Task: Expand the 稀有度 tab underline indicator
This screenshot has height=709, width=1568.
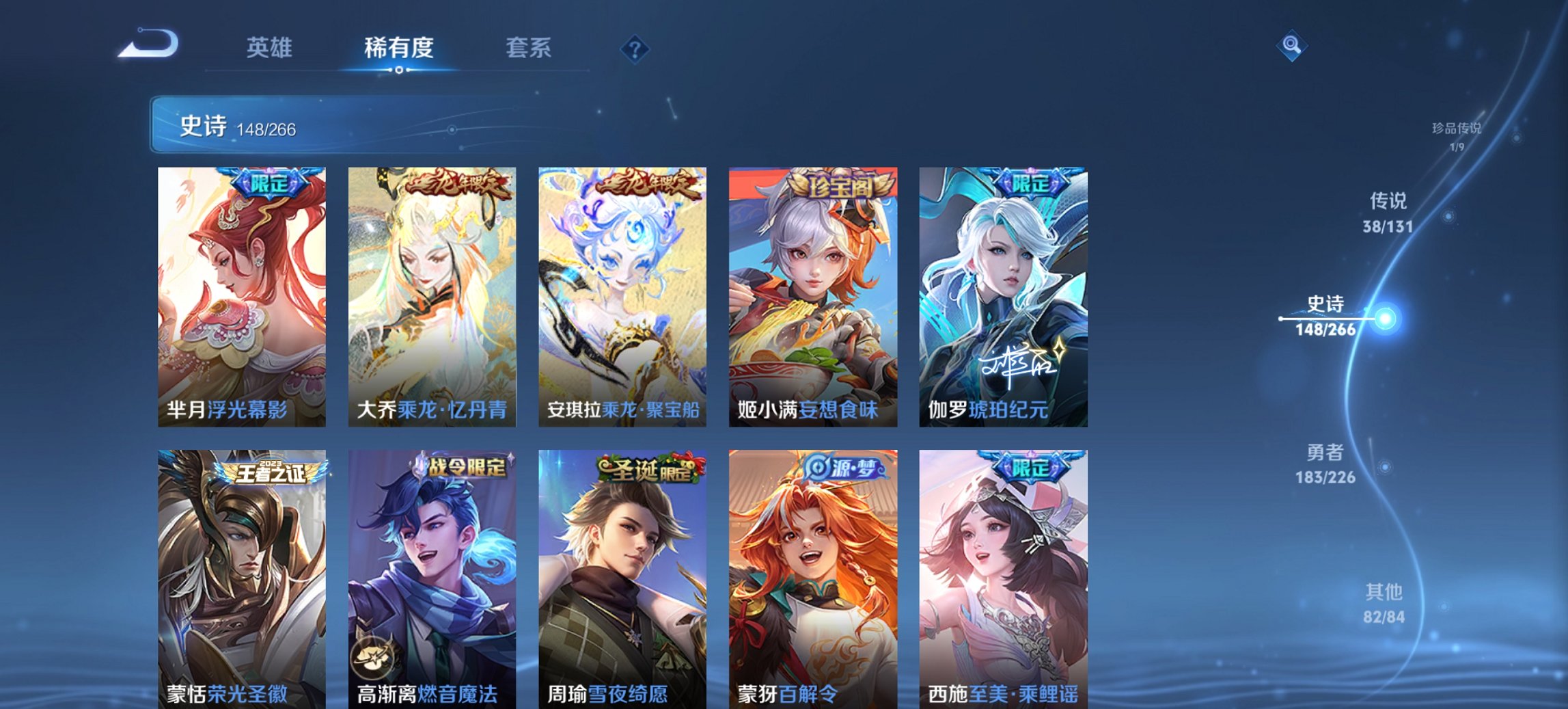Action: (399, 69)
